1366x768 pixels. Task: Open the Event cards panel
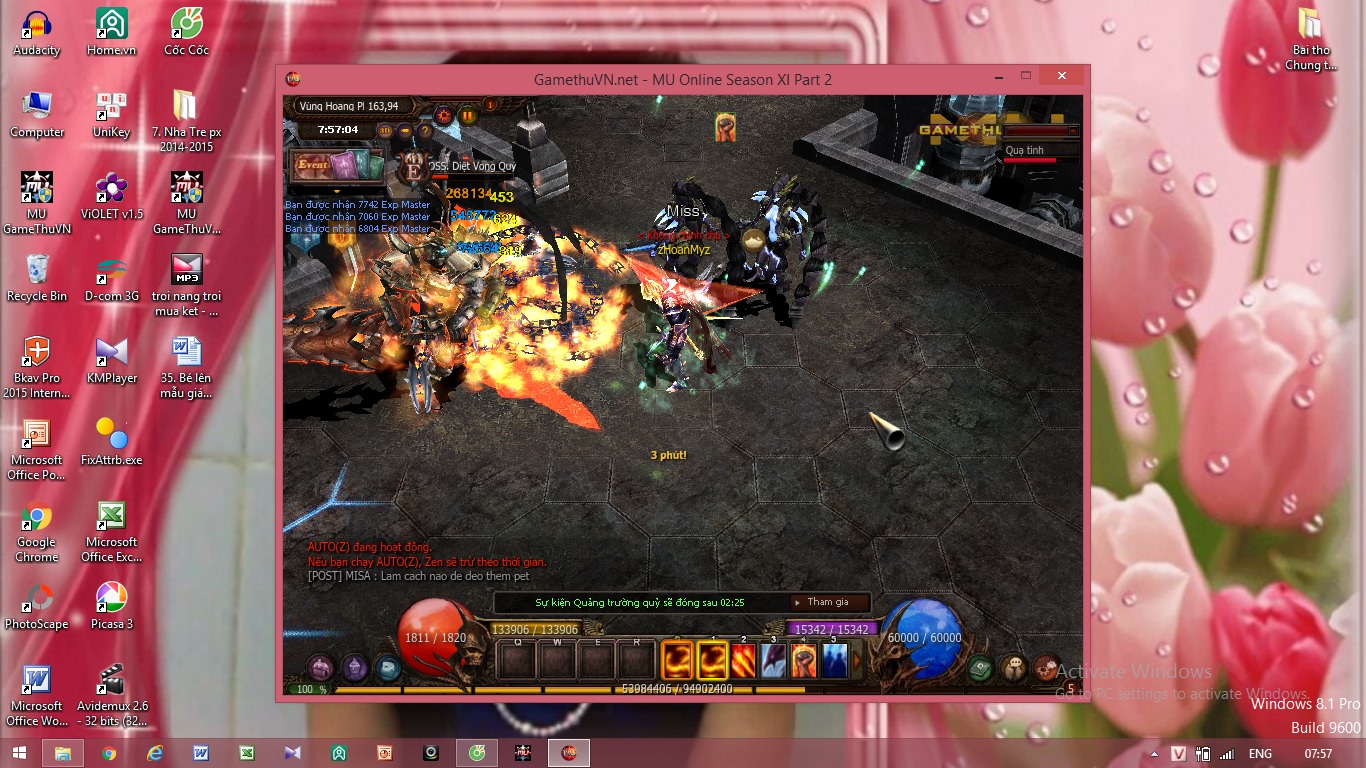point(337,165)
